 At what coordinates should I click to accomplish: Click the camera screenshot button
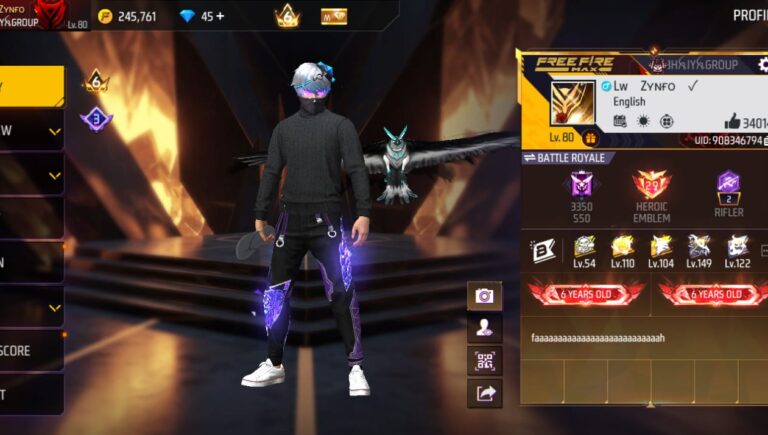pos(484,296)
